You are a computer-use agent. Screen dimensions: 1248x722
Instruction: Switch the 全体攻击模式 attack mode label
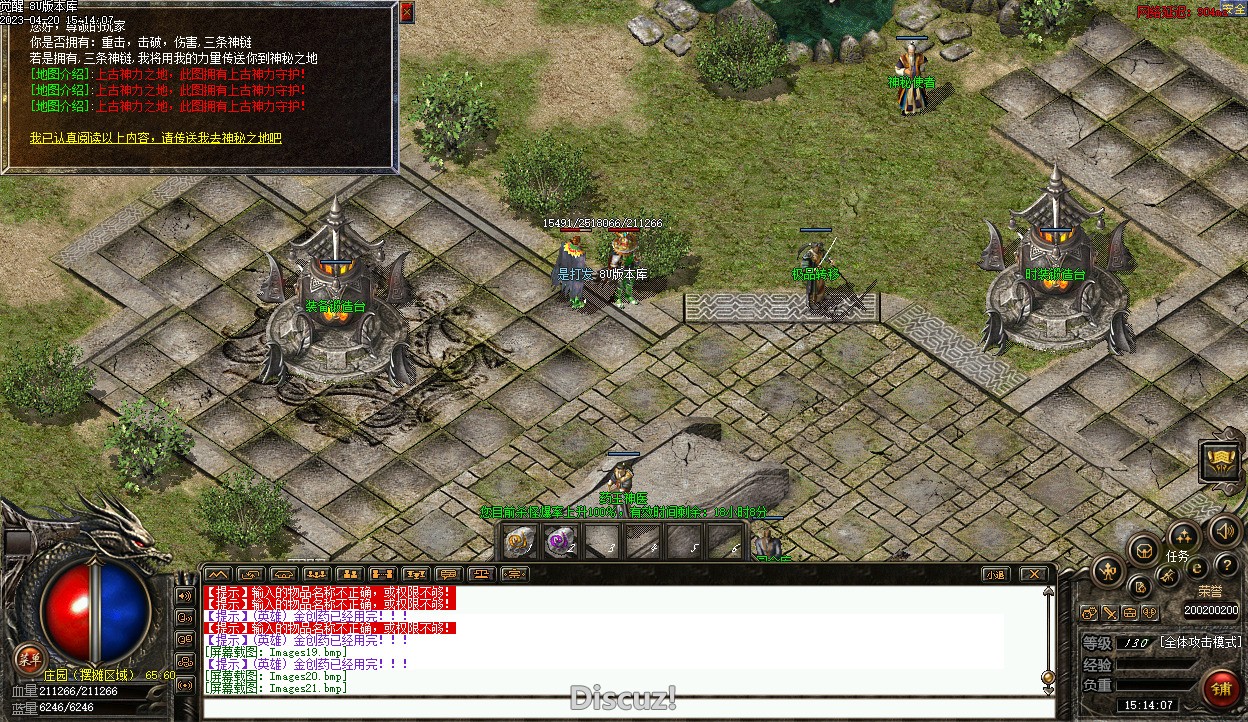click(x=1200, y=642)
